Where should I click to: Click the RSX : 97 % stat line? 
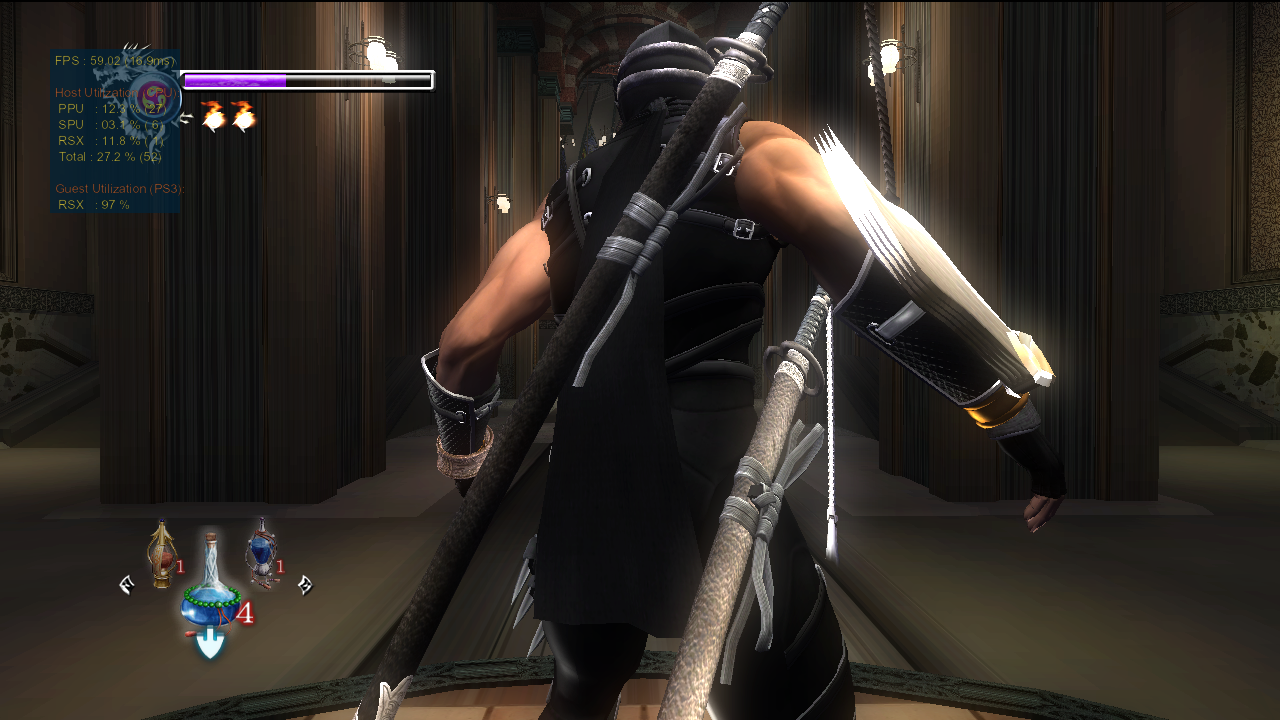pyautogui.click(x=92, y=204)
